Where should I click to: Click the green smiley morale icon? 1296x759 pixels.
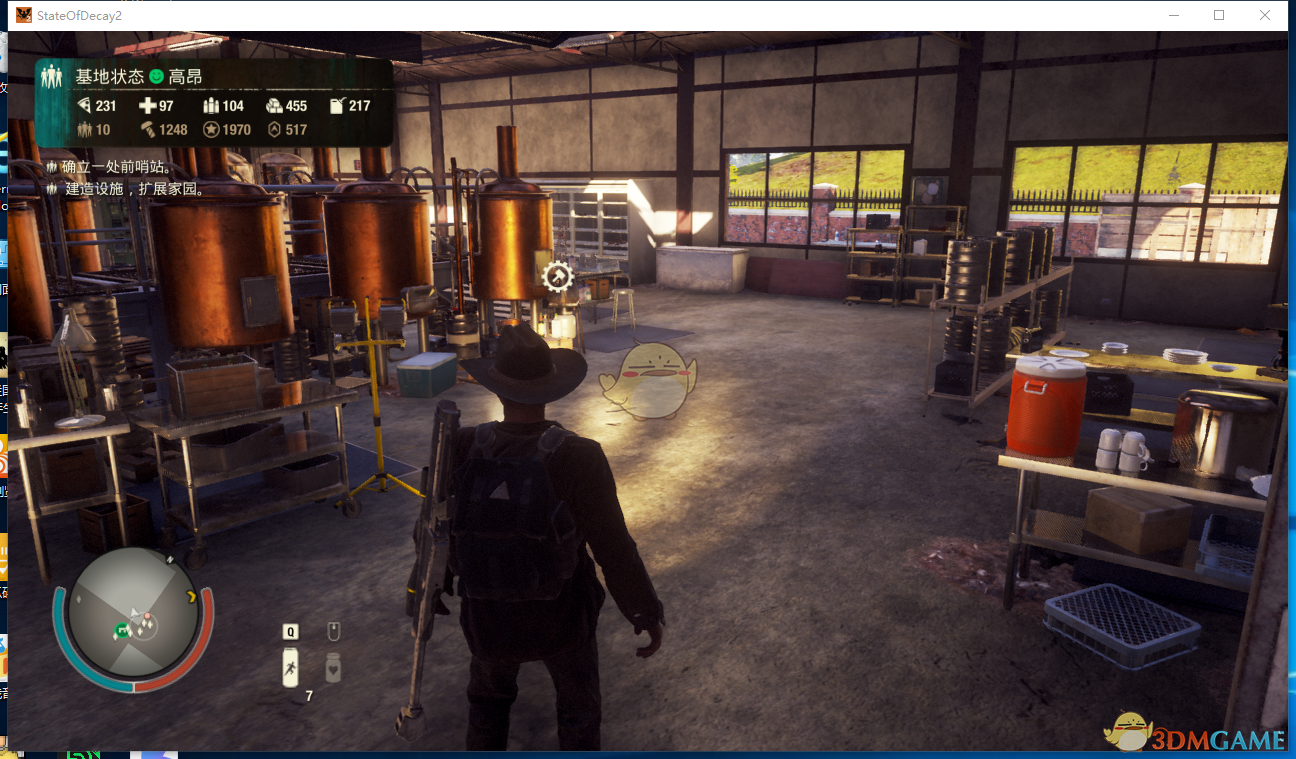[156, 77]
